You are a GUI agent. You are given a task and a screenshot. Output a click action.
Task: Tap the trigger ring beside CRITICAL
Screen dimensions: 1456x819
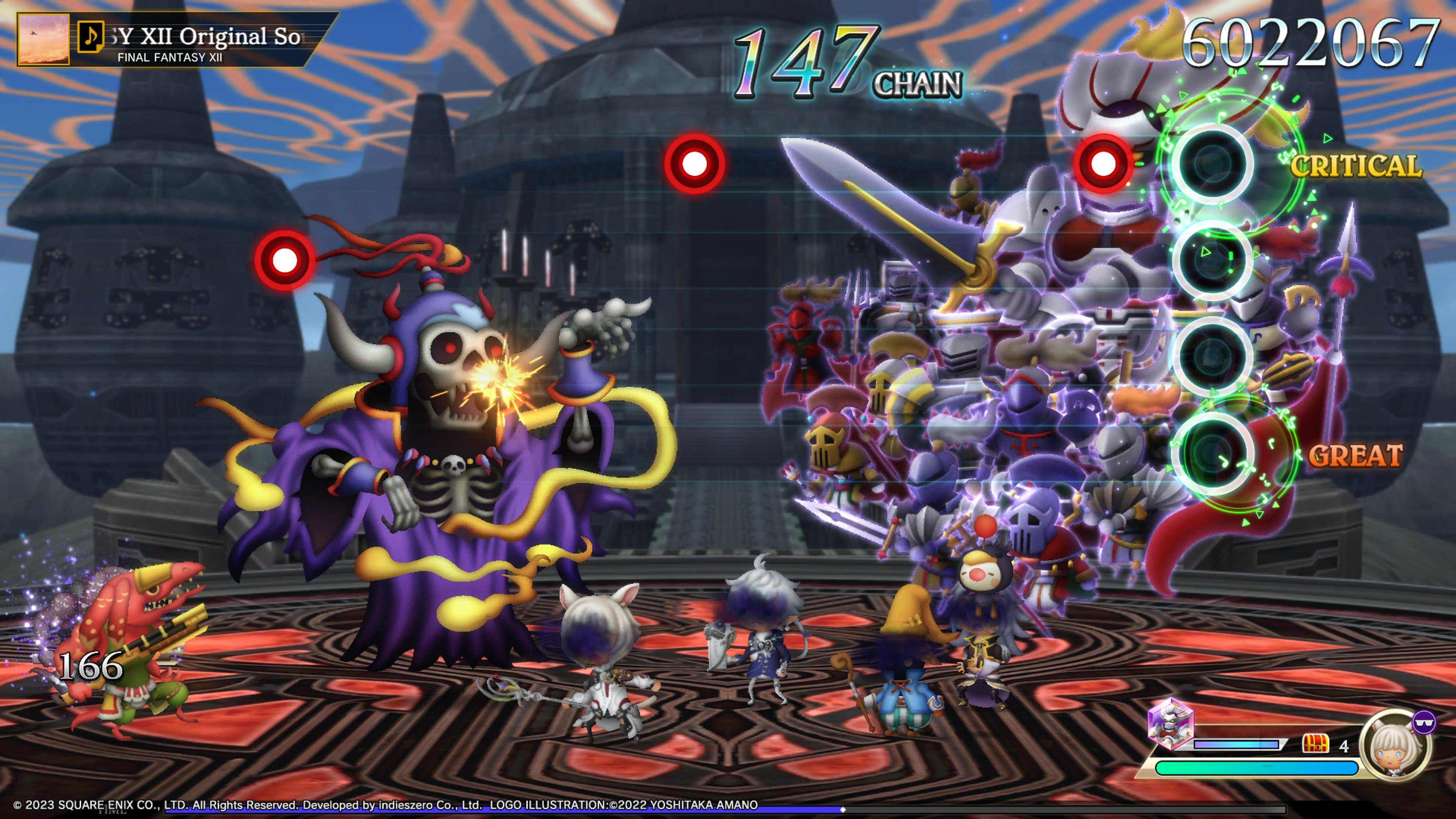[1211, 163]
